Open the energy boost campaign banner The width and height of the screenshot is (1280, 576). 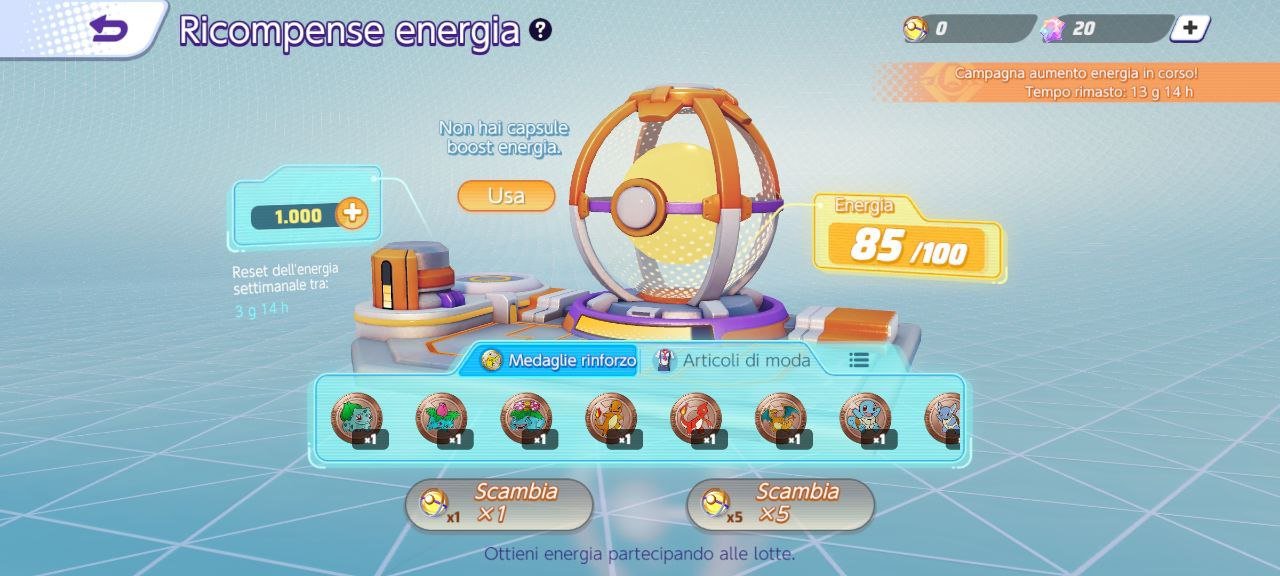pyautogui.click(x=1075, y=82)
